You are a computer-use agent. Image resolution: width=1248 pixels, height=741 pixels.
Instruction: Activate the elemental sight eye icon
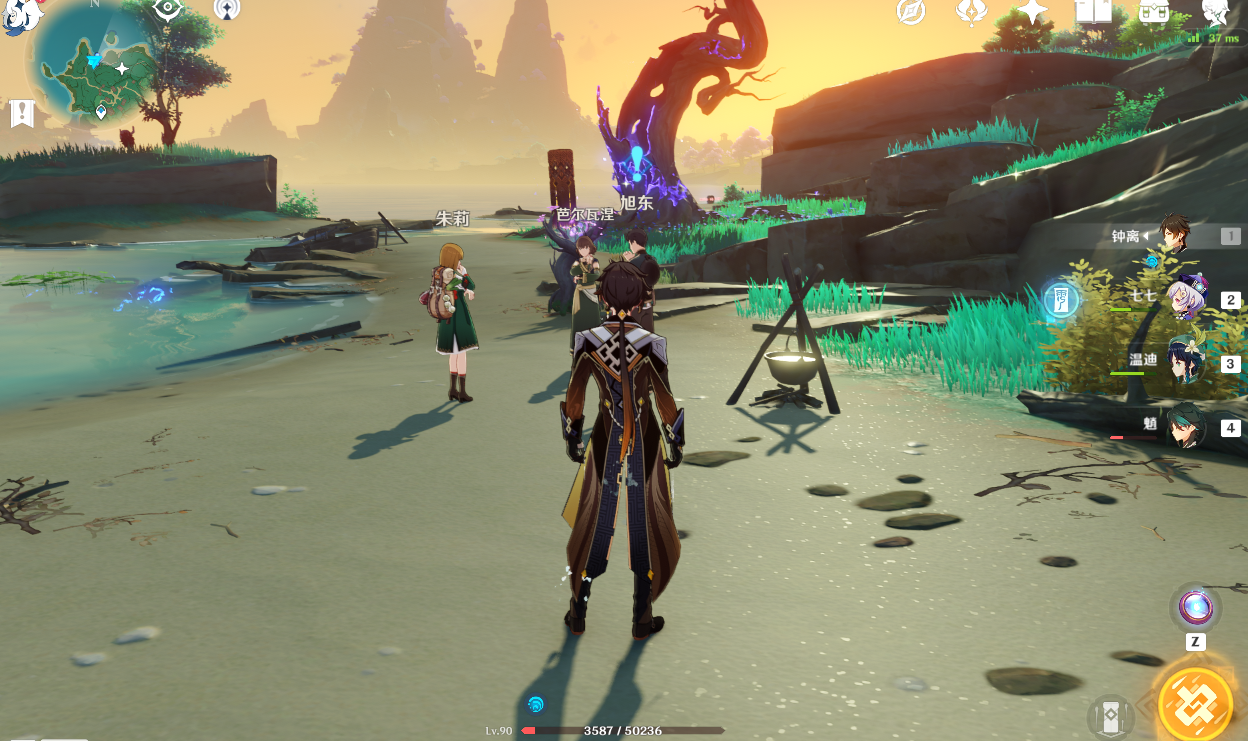coord(167,10)
